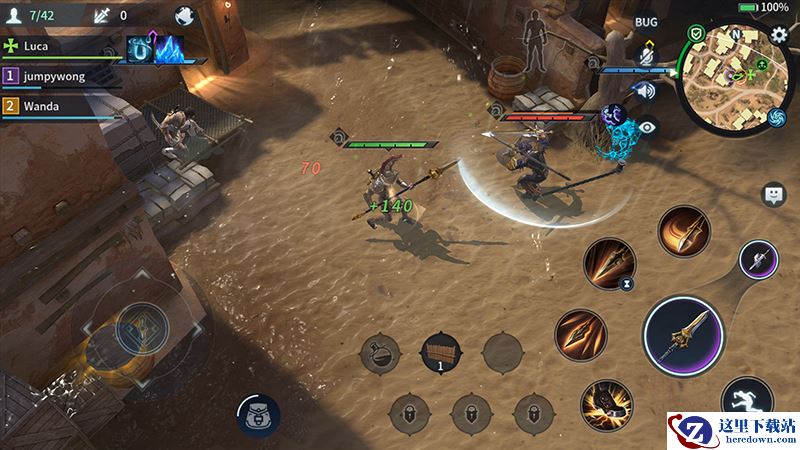Screen dimensions: 800x450
Task: Open the backpack inventory icon
Action: (x=258, y=414)
